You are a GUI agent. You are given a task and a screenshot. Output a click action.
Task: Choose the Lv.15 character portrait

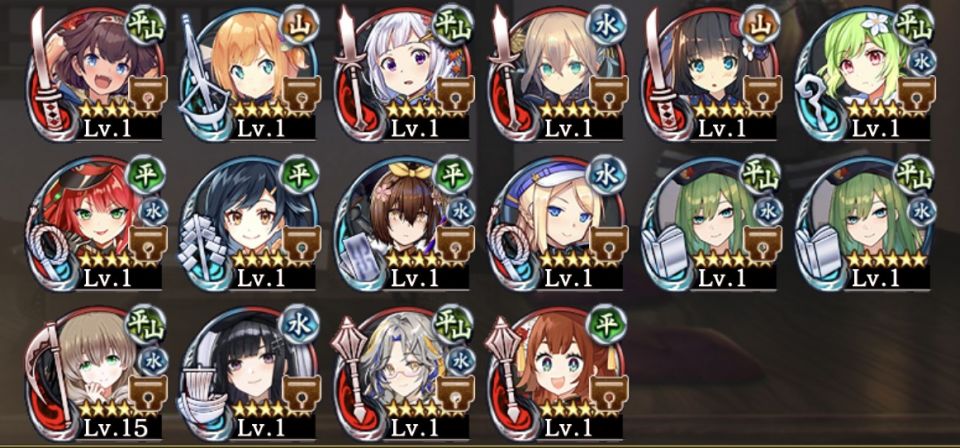point(97,372)
